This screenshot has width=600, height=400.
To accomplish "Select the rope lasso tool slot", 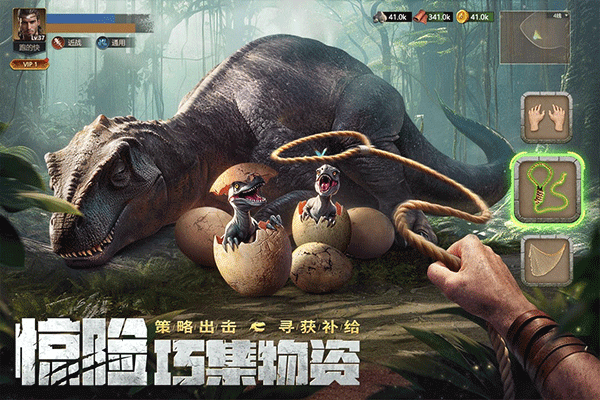I will pyautogui.click(x=544, y=186).
